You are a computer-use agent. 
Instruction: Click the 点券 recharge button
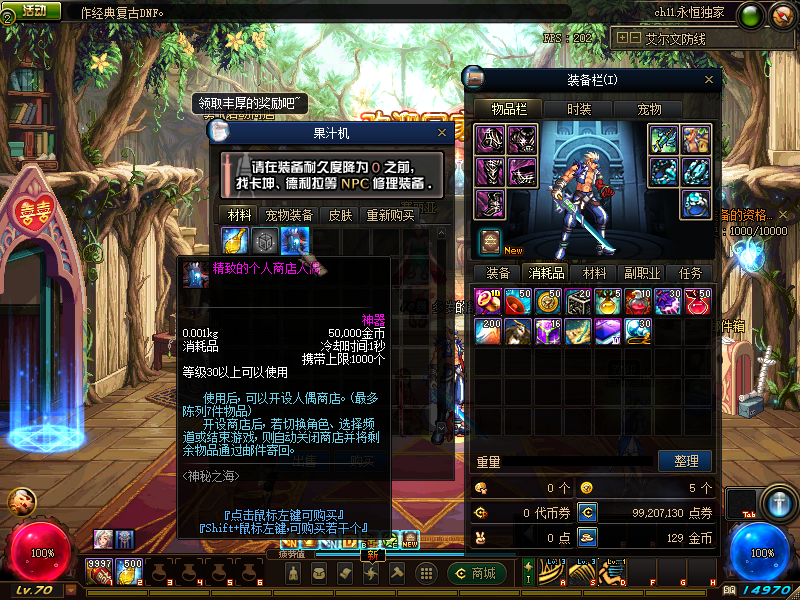tap(588, 512)
